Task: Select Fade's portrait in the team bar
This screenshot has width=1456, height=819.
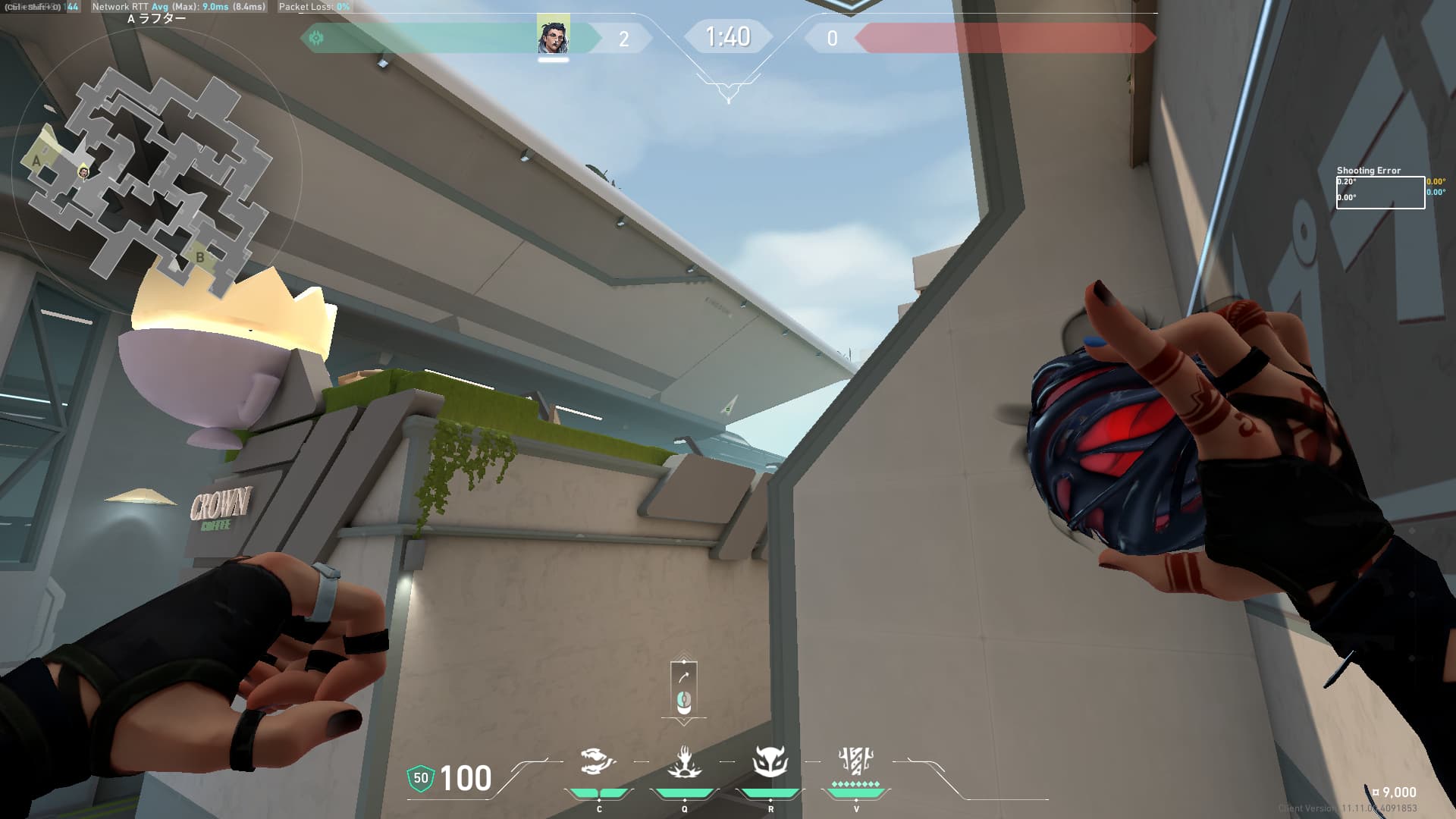Action: [x=553, y=36]
